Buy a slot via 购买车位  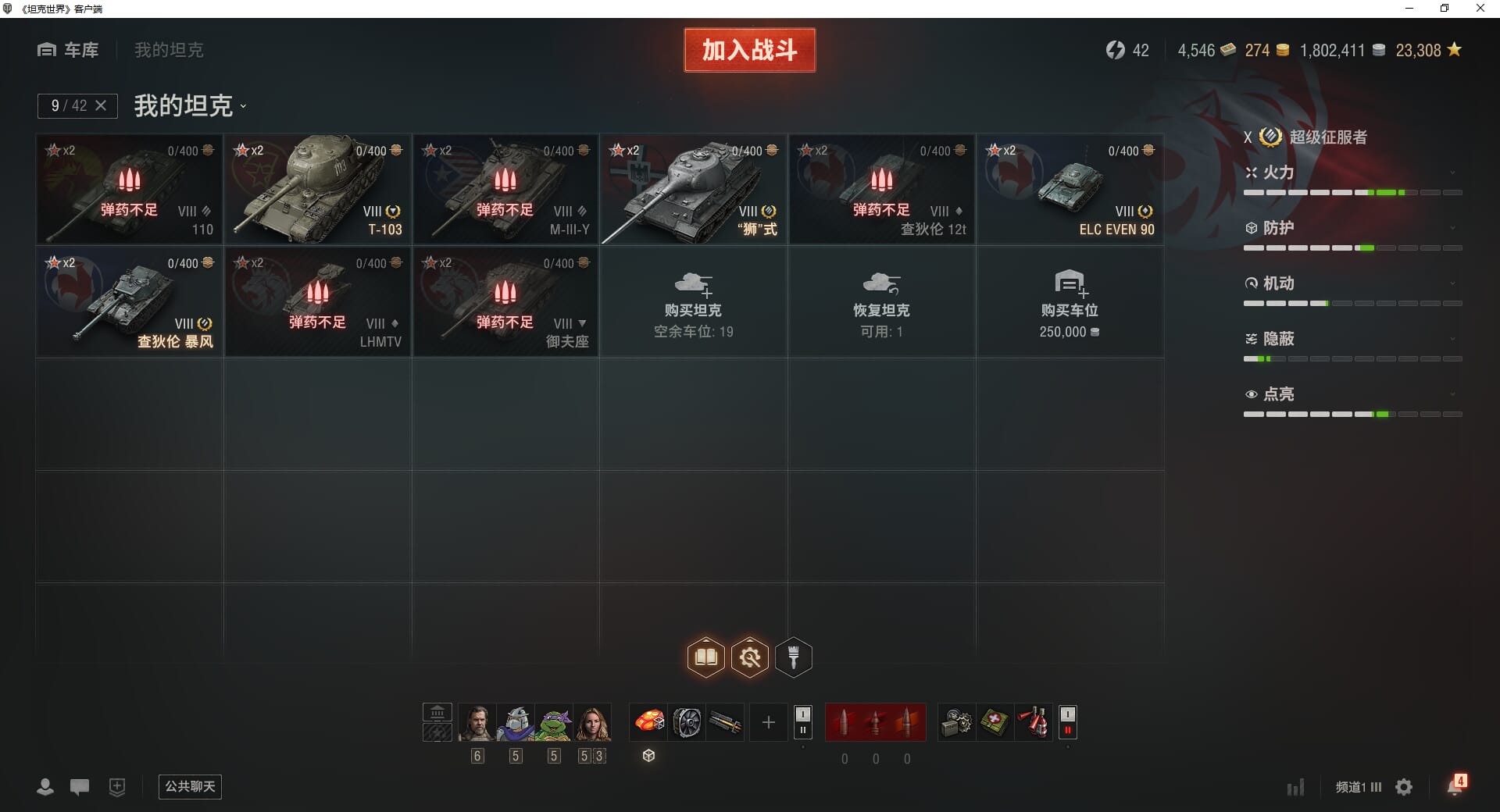pyautogui.click(x=1070, y=302)
